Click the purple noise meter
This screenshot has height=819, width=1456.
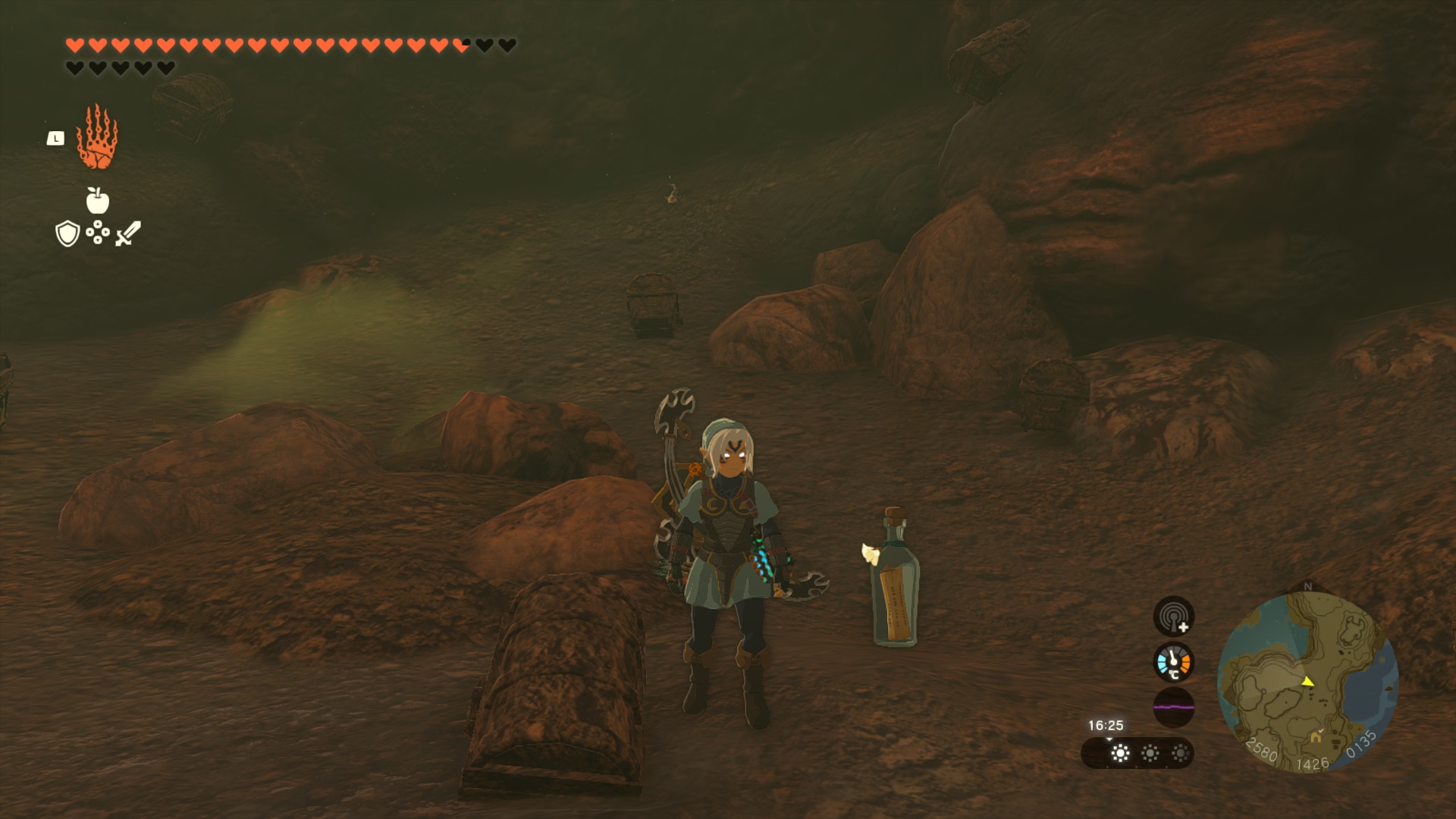click(x=1173, y=707)
